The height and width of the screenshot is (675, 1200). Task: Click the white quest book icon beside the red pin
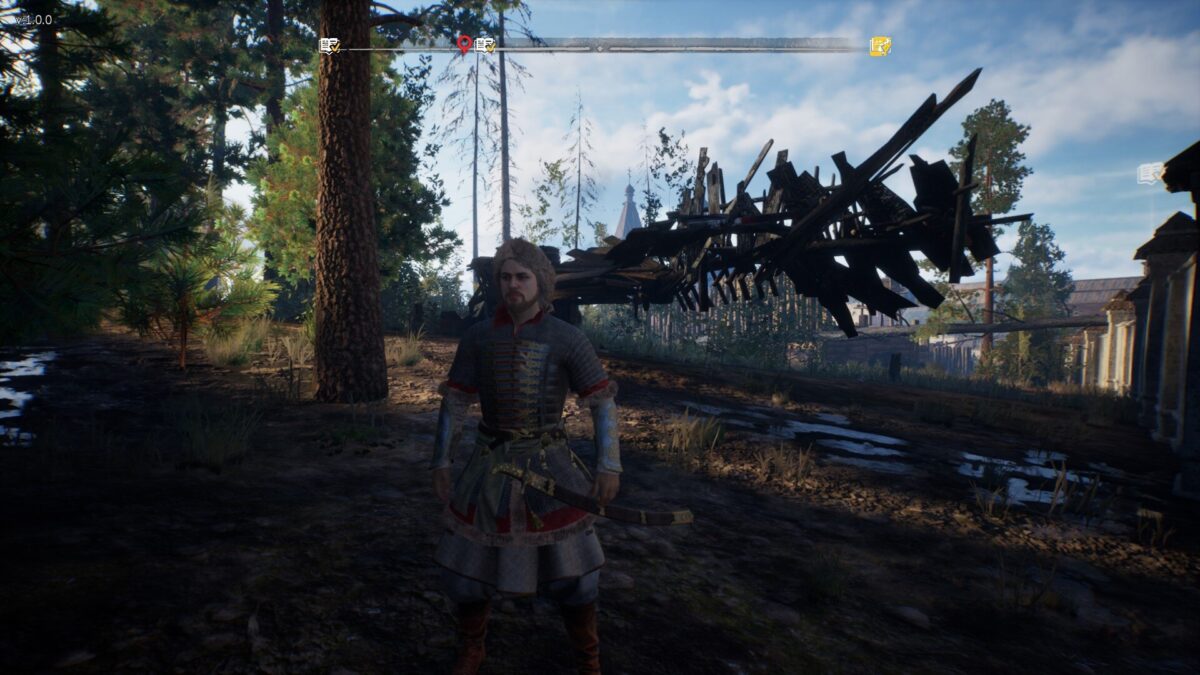[485, 45]
